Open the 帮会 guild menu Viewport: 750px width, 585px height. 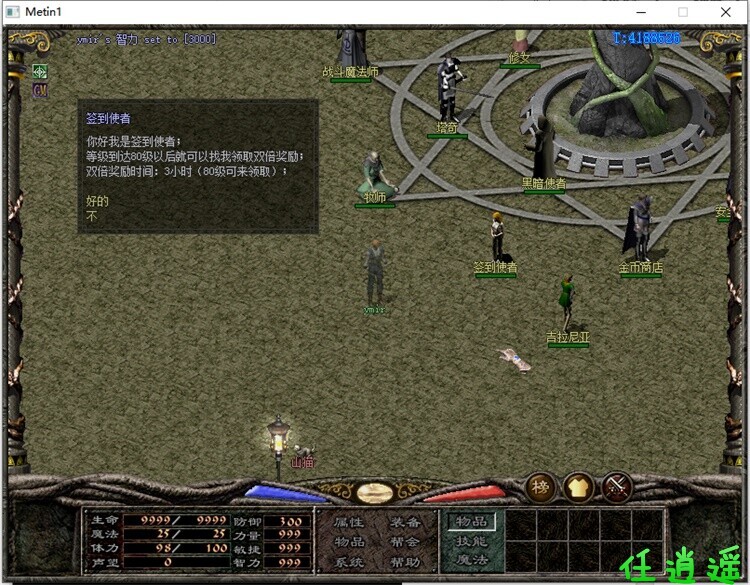[405, 542]
